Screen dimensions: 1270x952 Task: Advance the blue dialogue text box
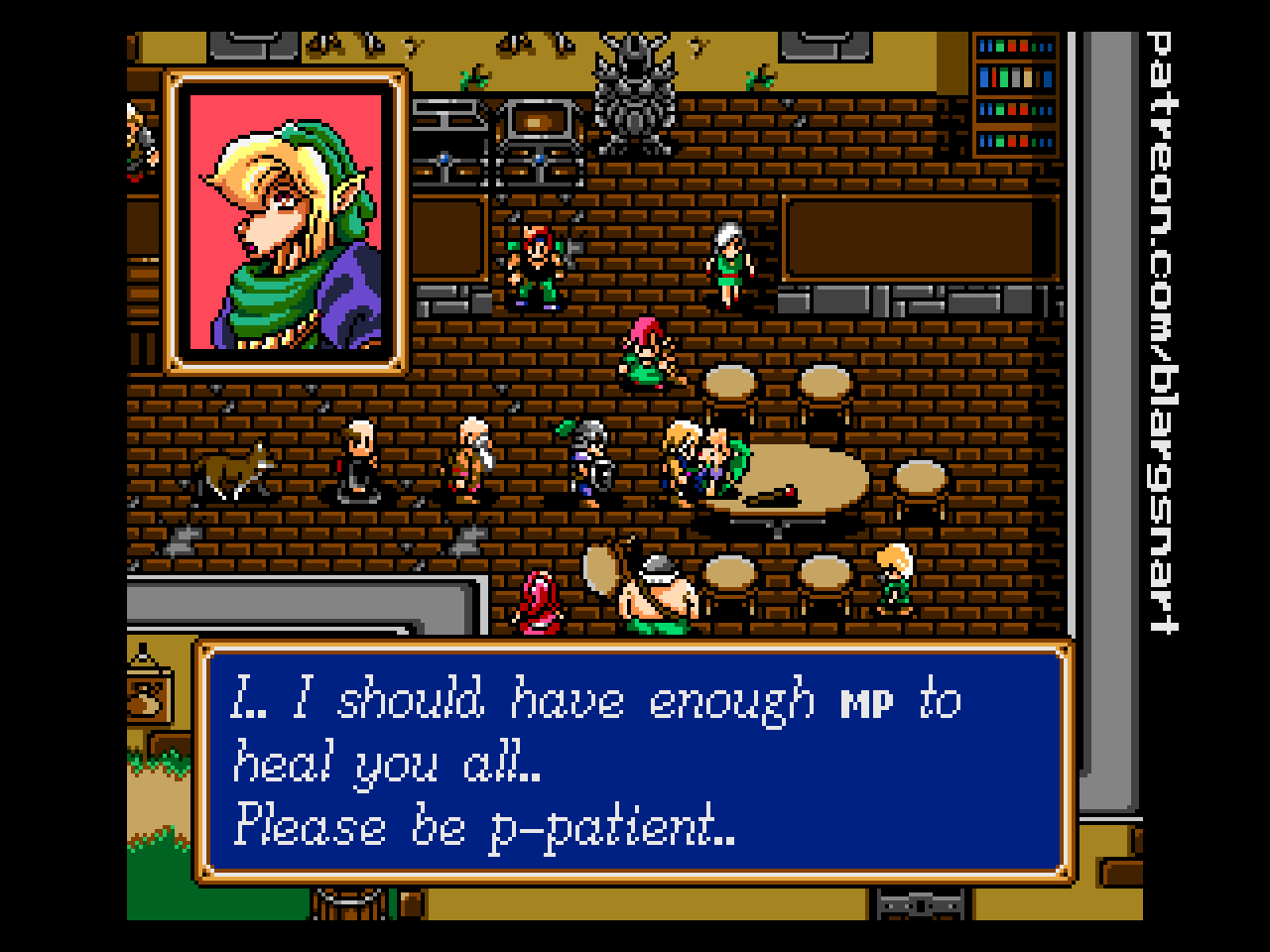[635, 762]
